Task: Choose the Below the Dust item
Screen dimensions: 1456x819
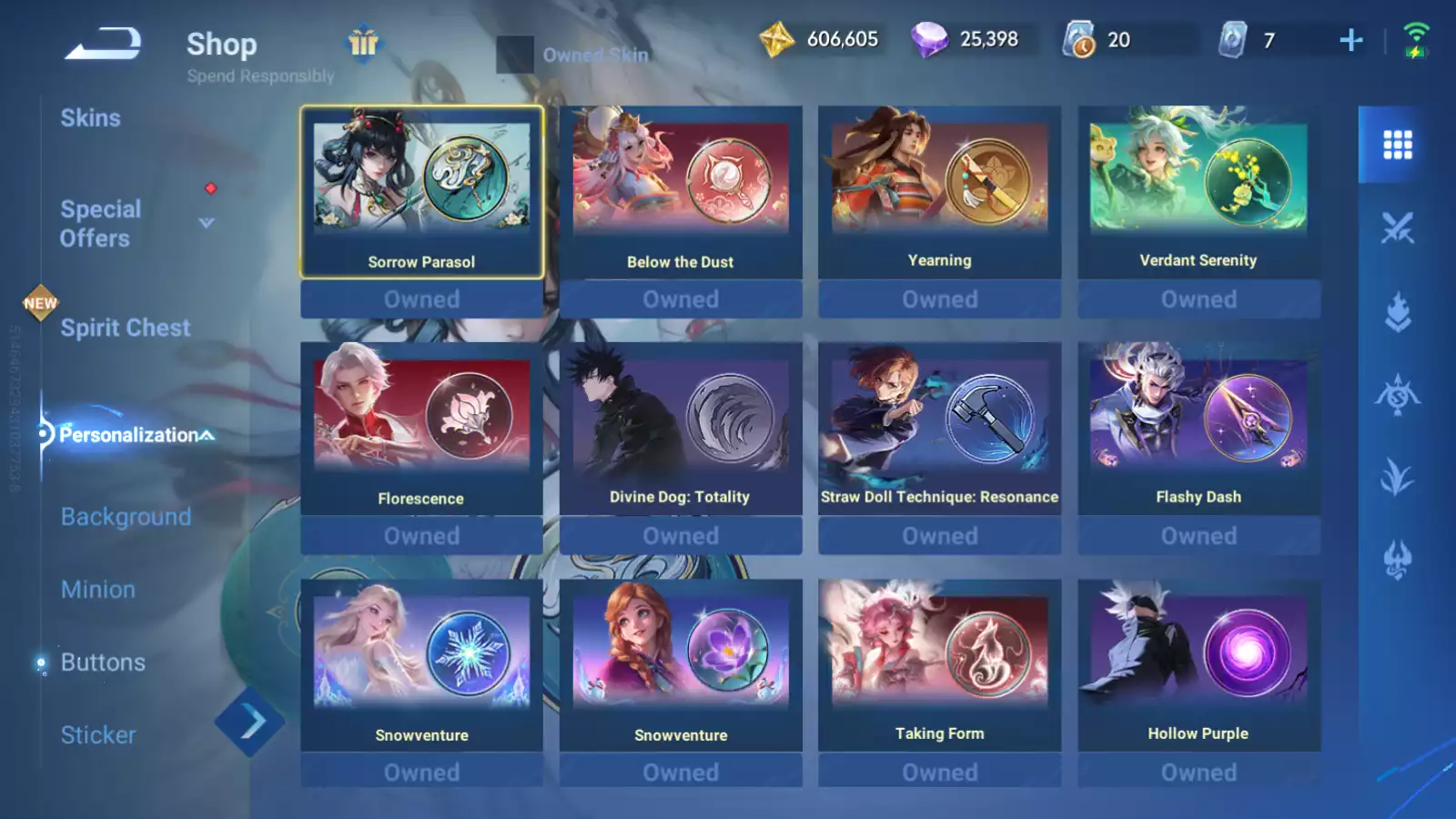Action: pos(680,192)
